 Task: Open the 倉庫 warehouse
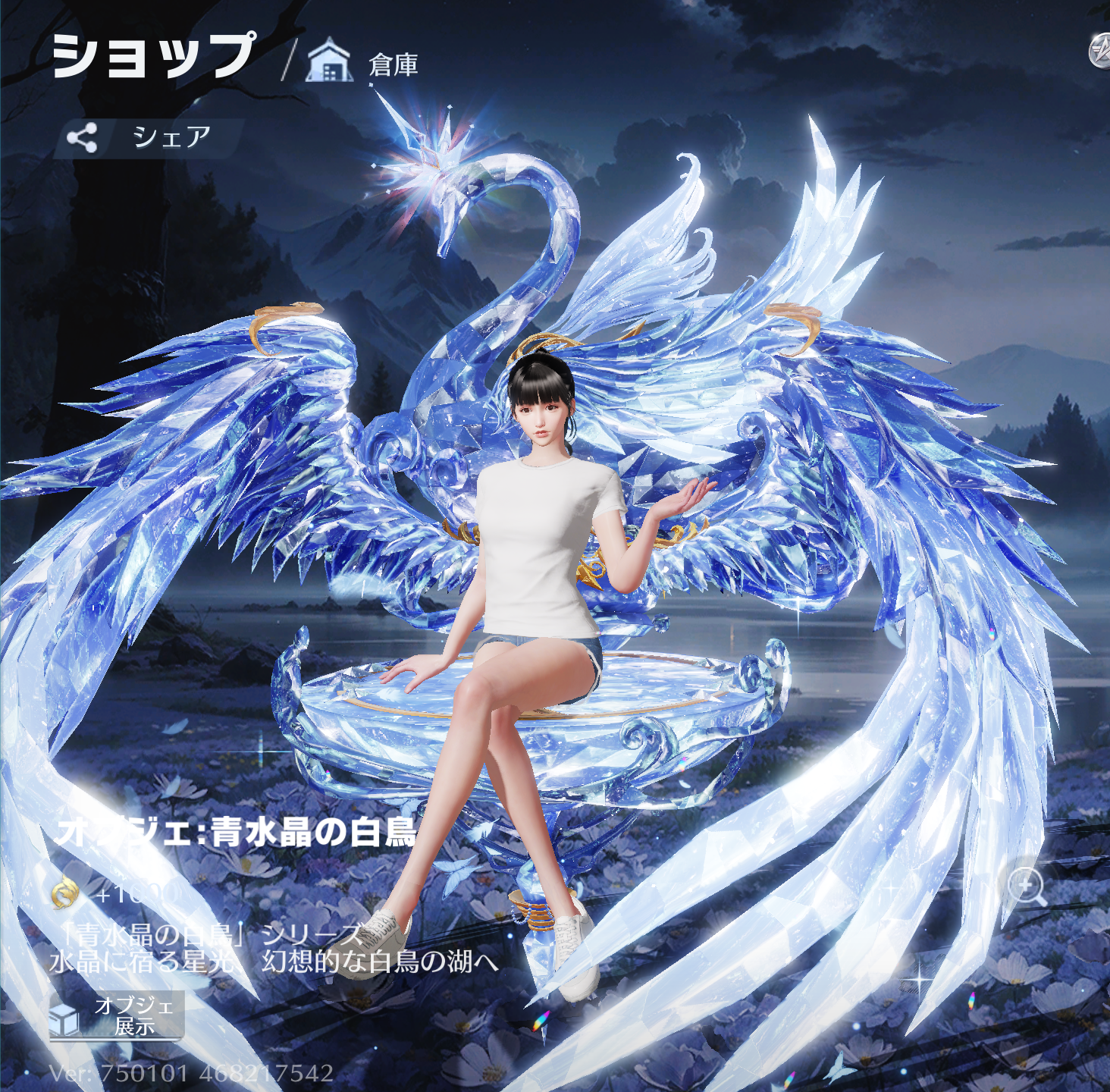click(x=364, y=64)
